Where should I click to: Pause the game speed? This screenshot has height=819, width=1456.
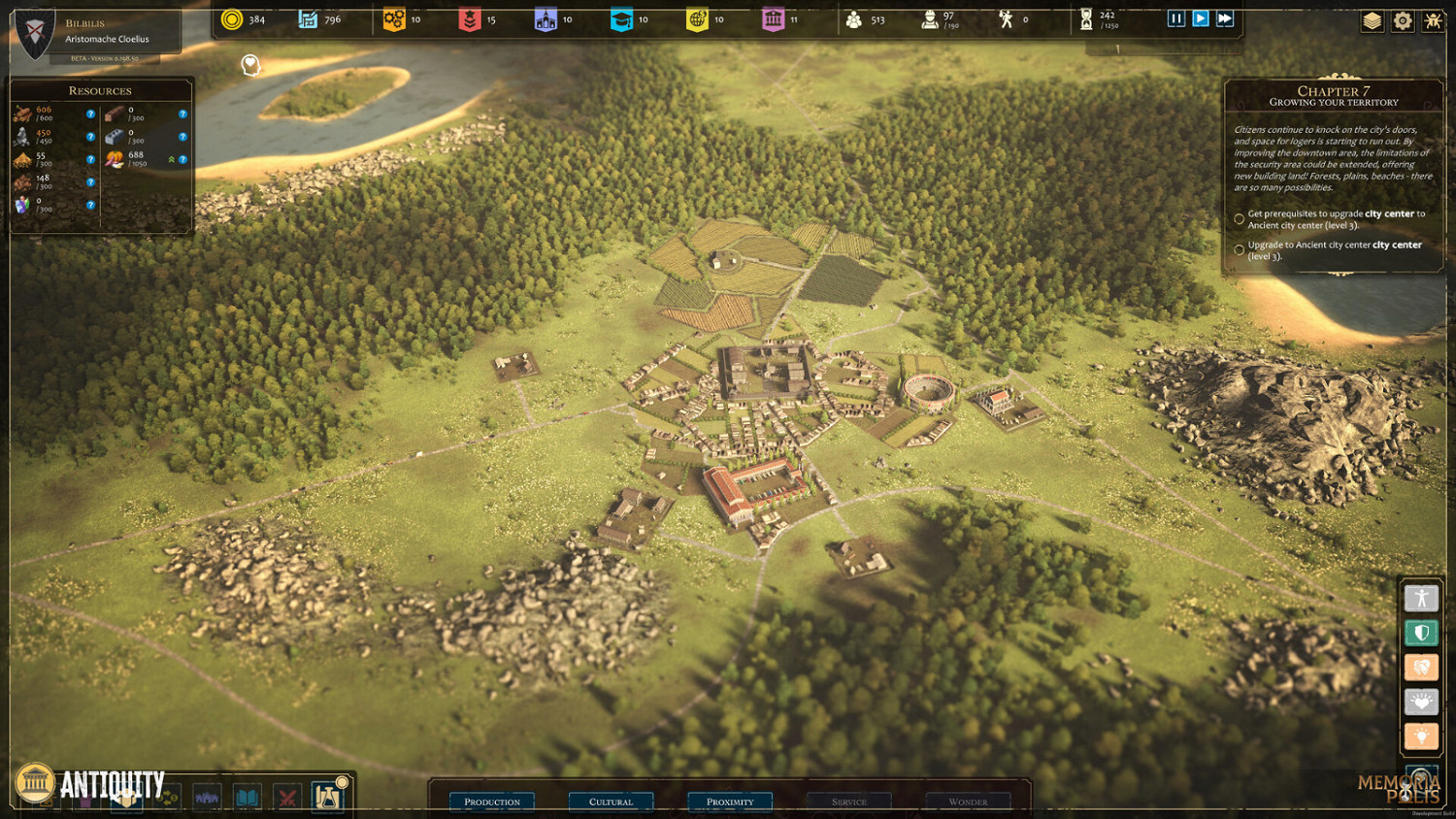click(x=1175, y=18)
